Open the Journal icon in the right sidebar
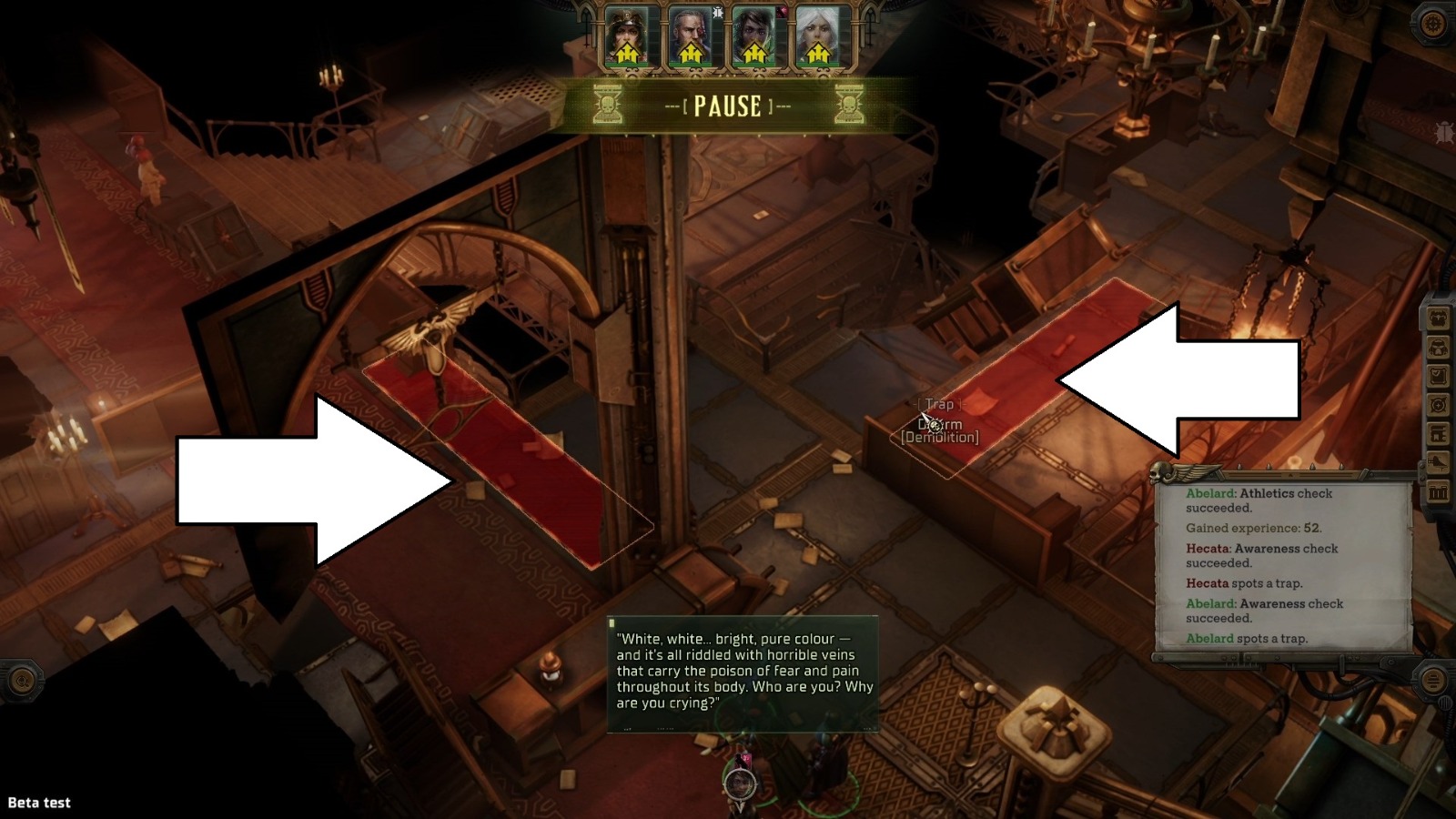 point(1437,374)
